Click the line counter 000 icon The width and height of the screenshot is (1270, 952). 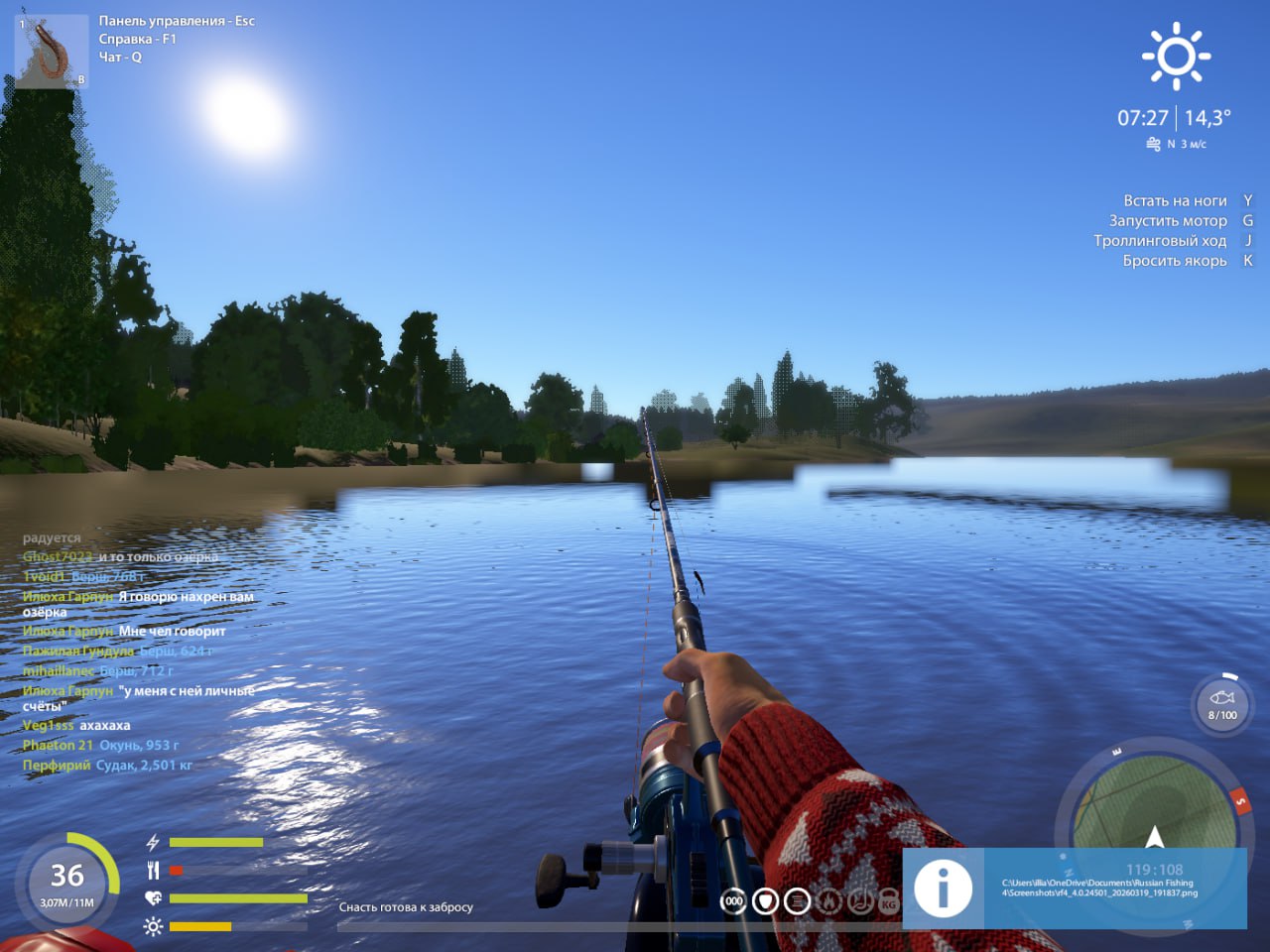(733, 901)
